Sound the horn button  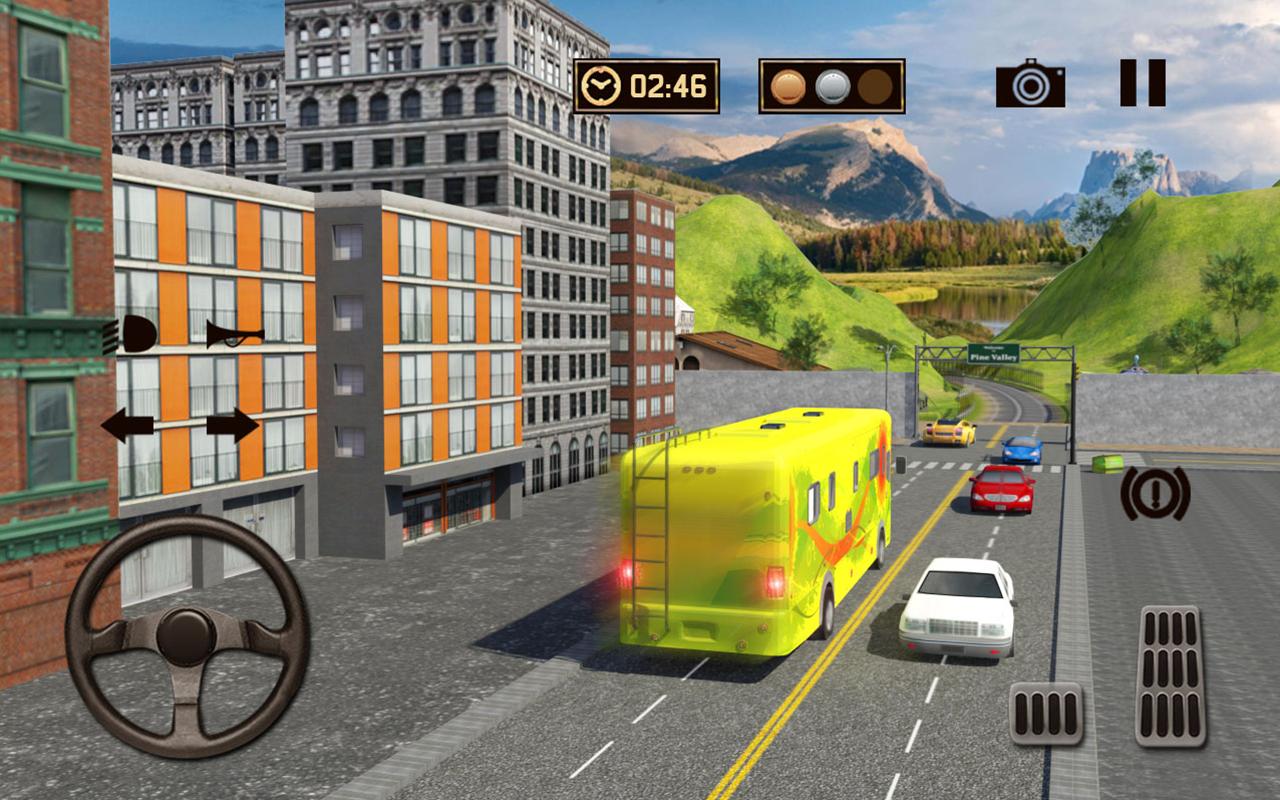pyautogui.click(x=235, y=334)
